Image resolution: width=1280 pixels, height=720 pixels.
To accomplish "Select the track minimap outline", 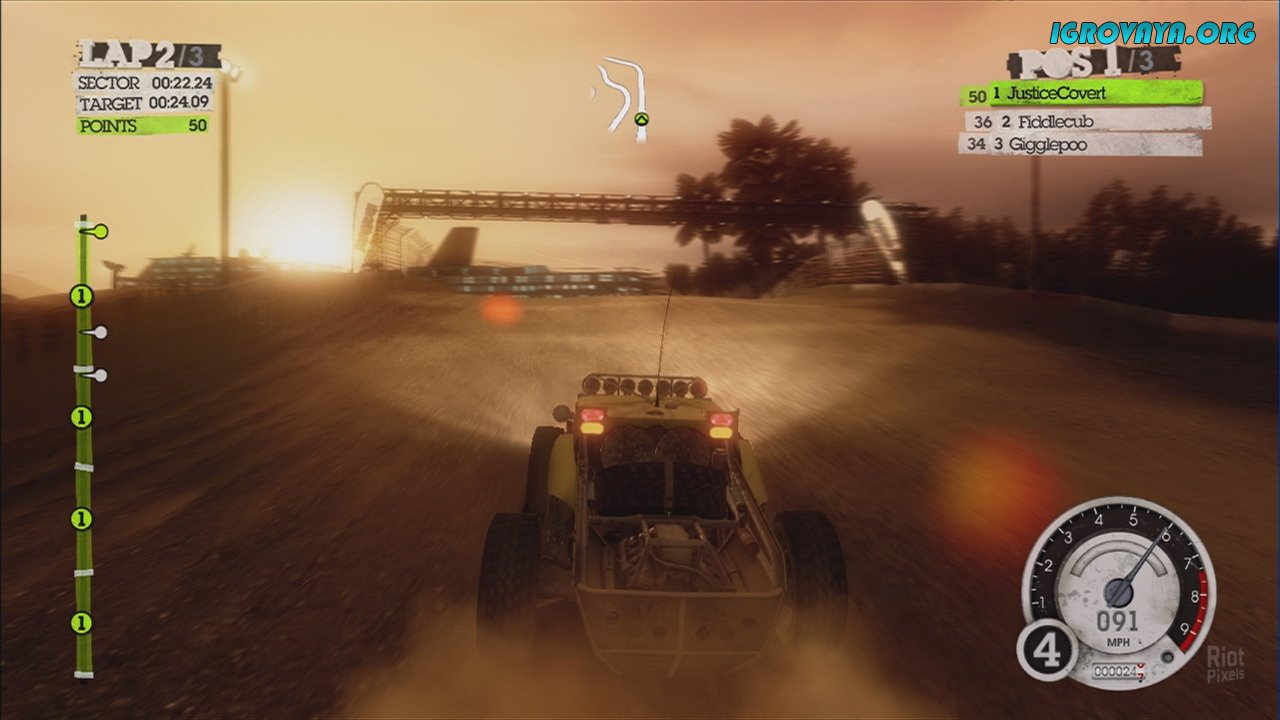I will [624, 97].
